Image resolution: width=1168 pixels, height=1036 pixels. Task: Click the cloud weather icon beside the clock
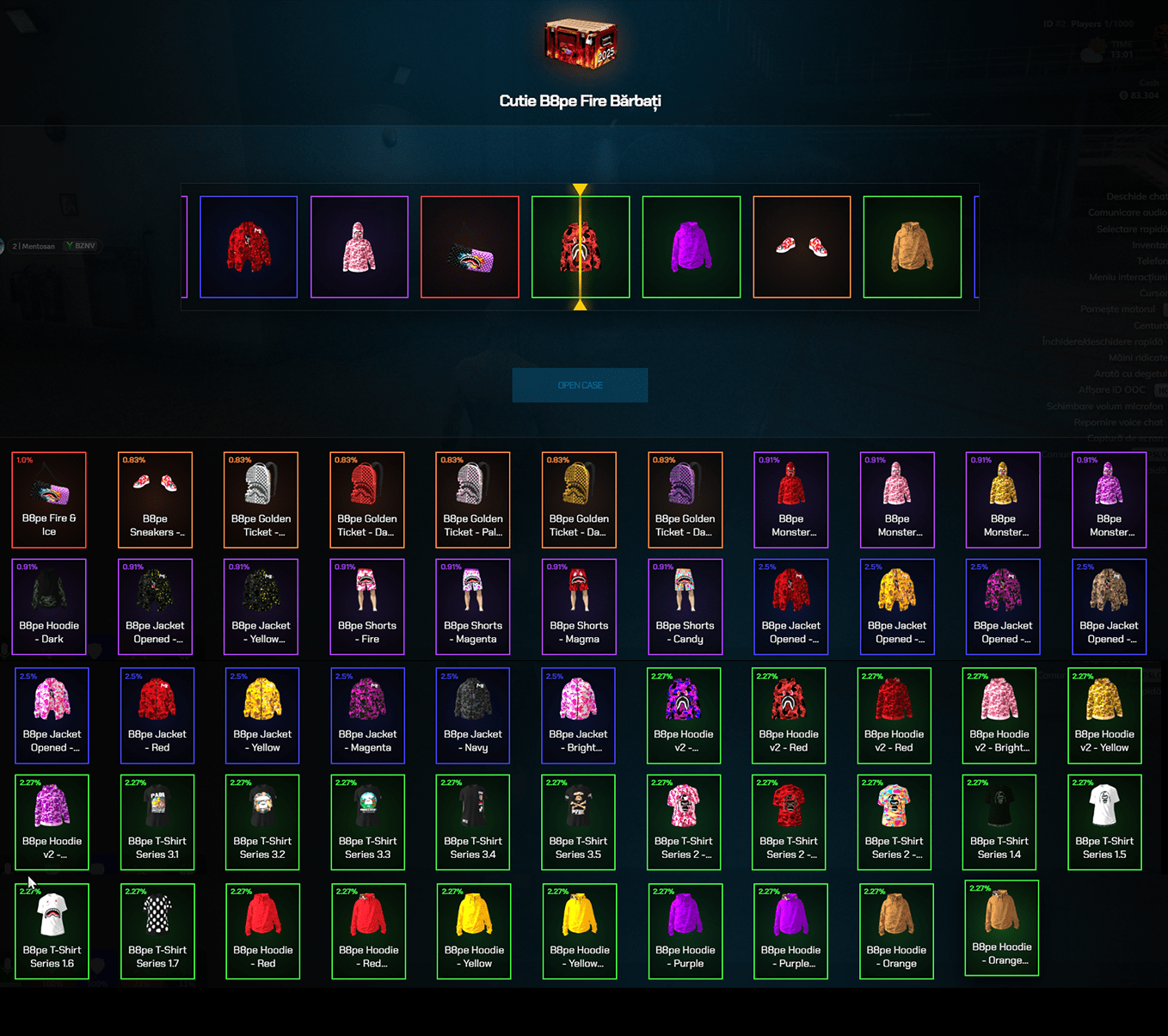click(x=1091, y=54)
